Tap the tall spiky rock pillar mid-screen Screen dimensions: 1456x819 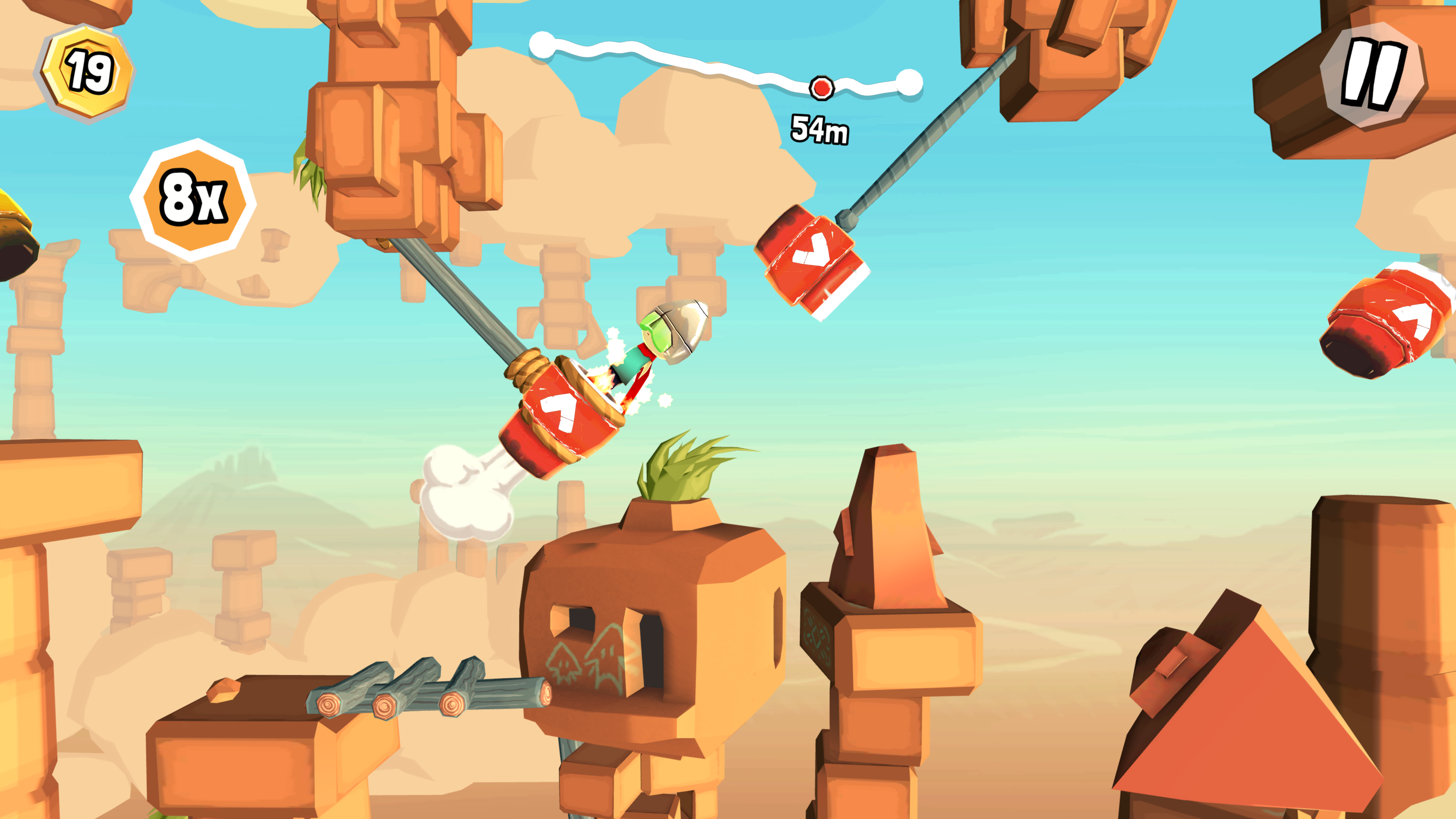point(887,565)
